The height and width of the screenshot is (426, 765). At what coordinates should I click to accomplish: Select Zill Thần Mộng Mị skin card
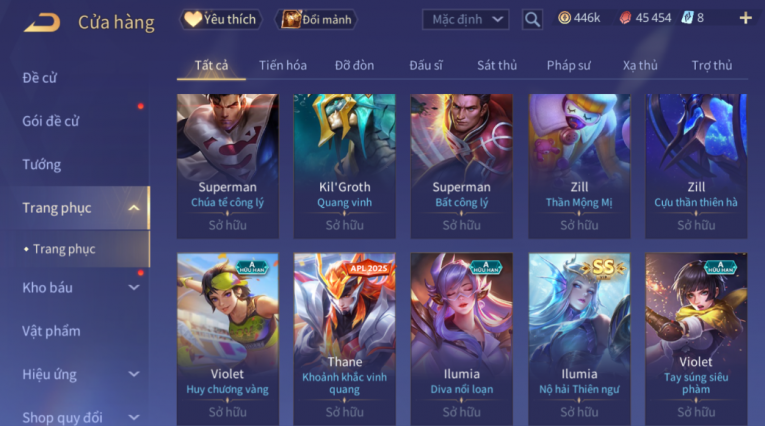point(579,165)
